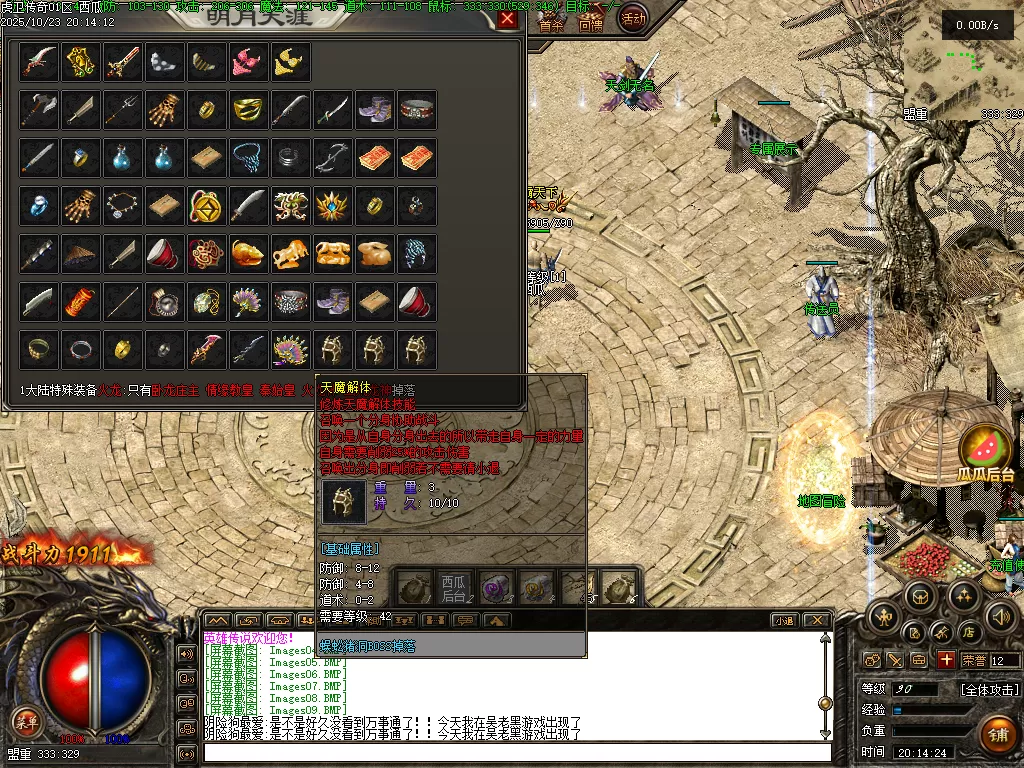
Task: Select the golden rabbit statue item
Action: click(375, 254)
